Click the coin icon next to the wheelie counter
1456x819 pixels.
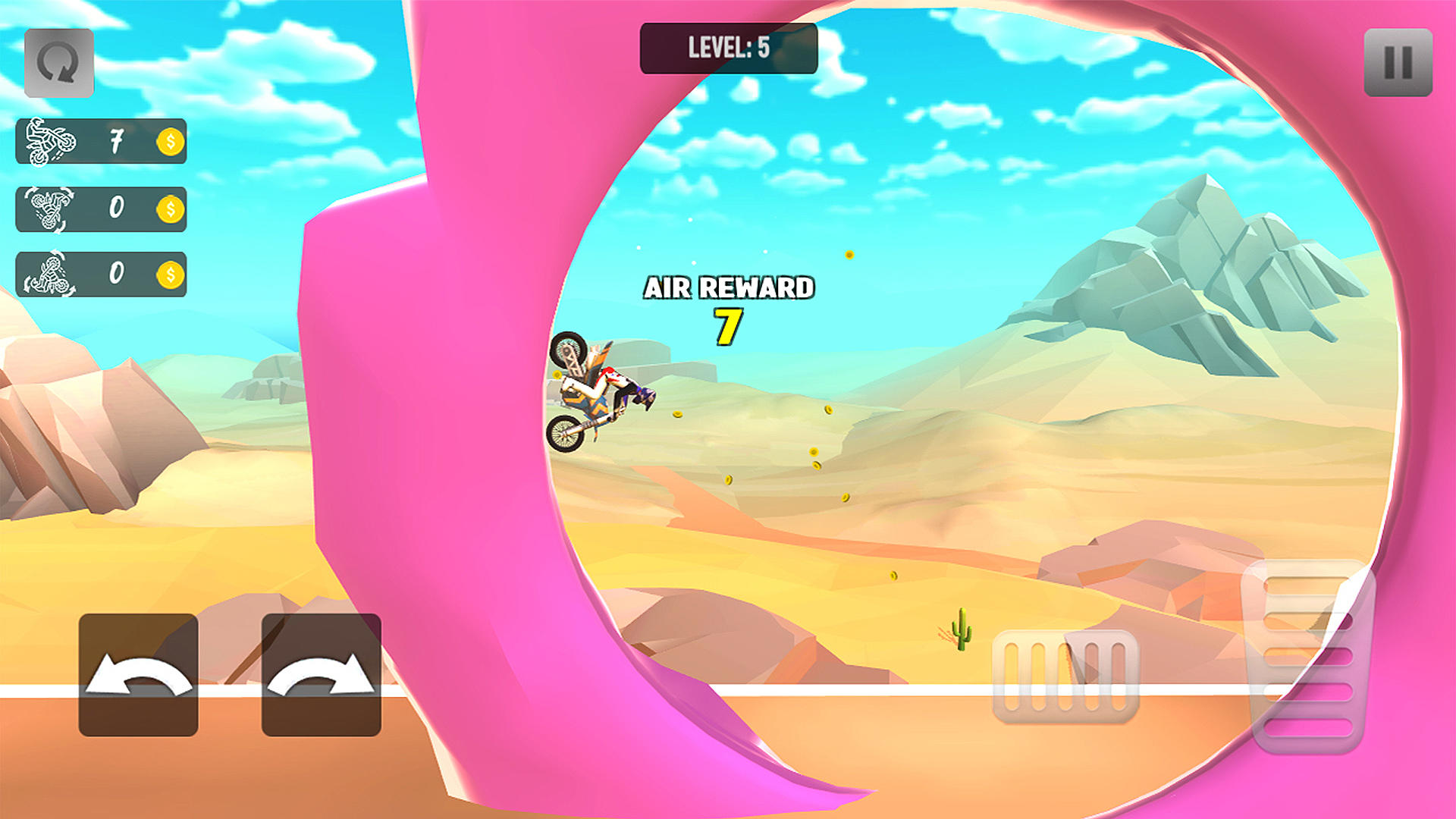coord(168,142)
